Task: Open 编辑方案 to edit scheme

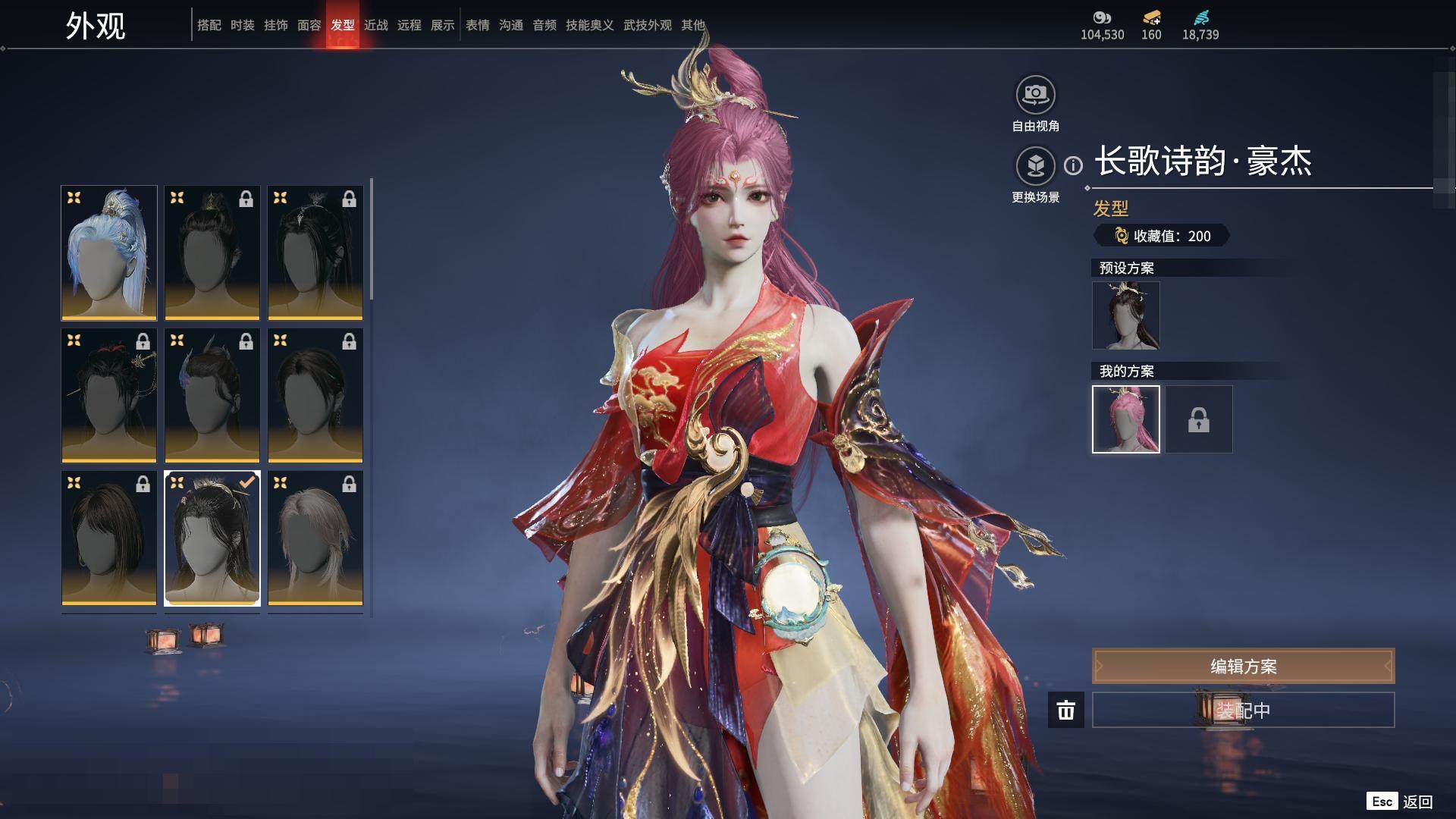Action: [x=1243, y=666]
